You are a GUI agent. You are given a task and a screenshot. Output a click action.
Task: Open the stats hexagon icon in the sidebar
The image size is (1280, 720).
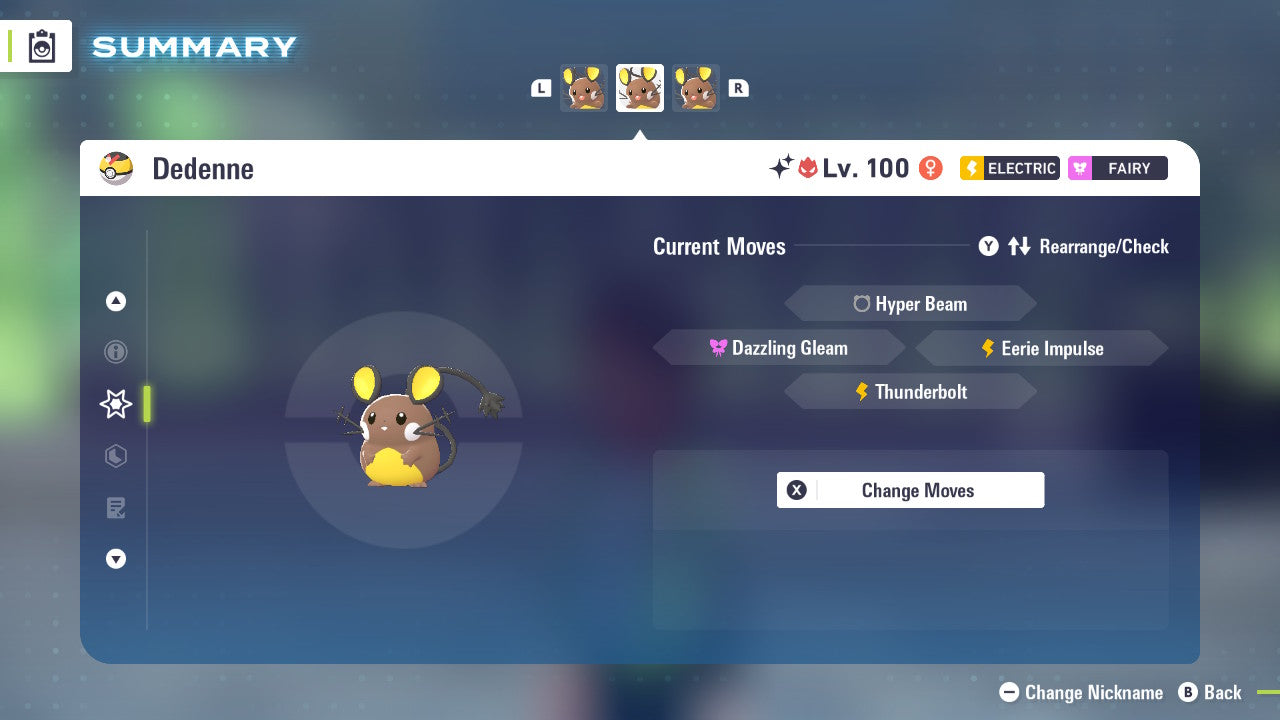click(115, 456)
